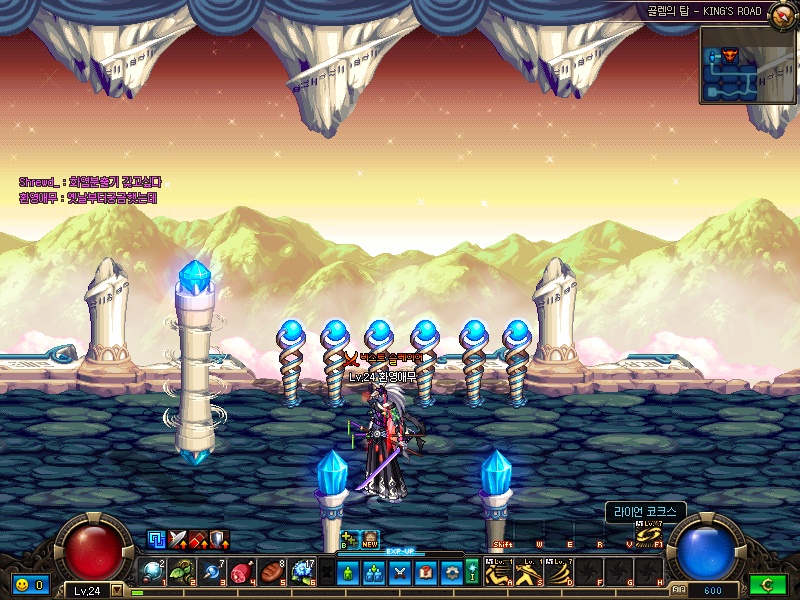Screen dimensions: 800x600
Task: Eat the grilled steak in slot 5
Action: 272,571
